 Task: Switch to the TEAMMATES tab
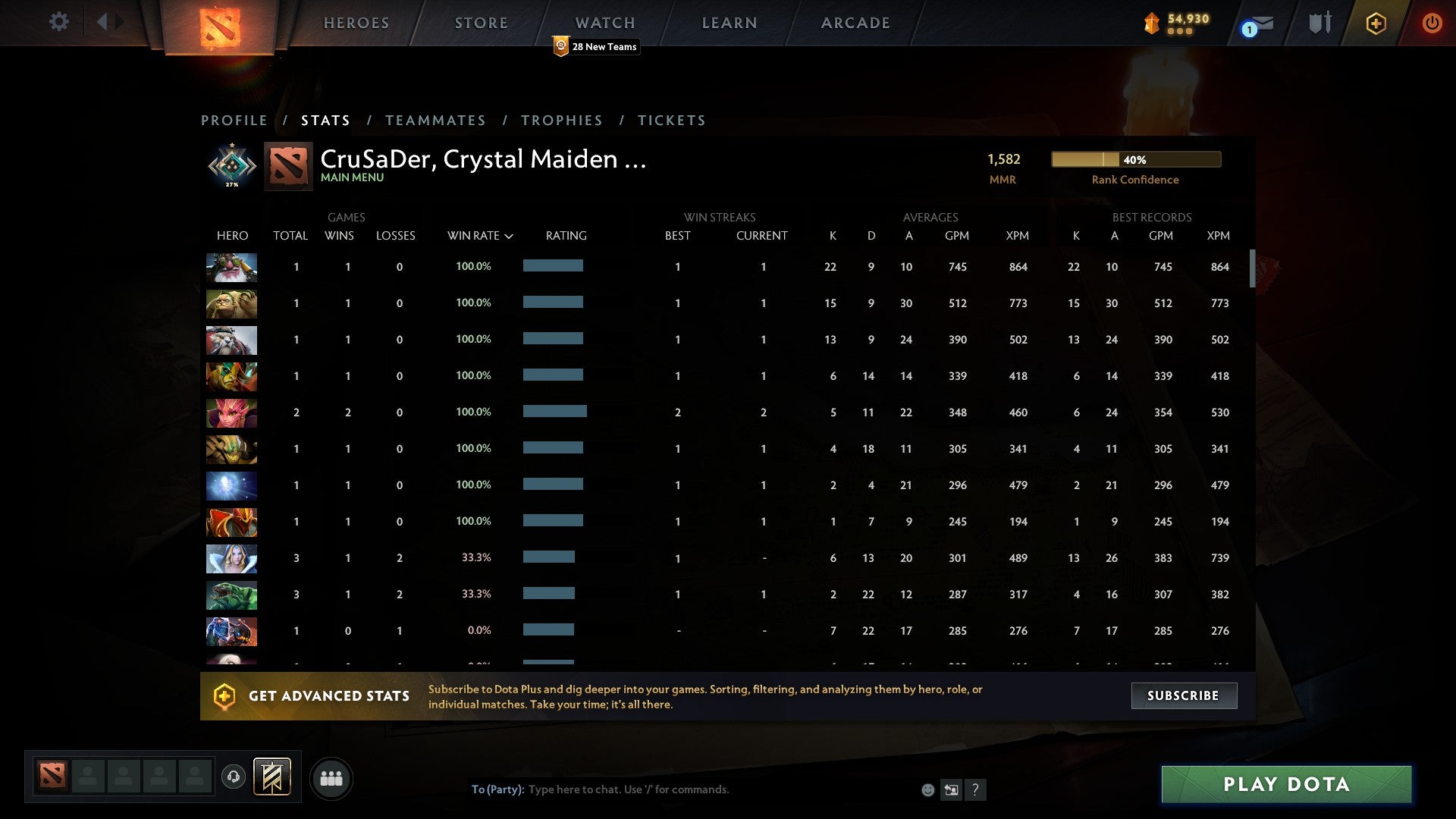[x=435, y=120]
